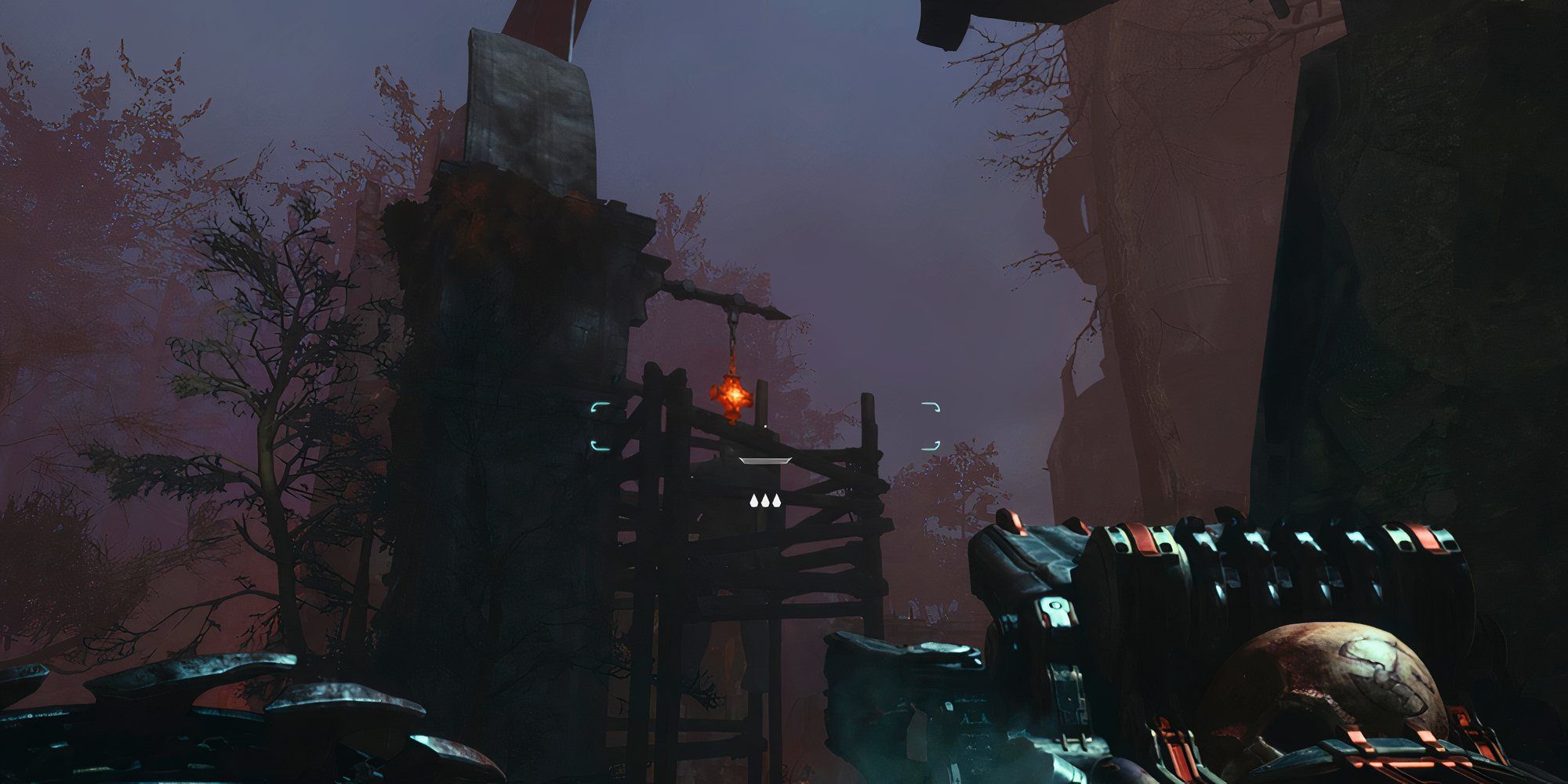This screenshot has height=784, width=1568.
Task: Click the first white droplet ammo icon
Action: (x=753, y=503)
